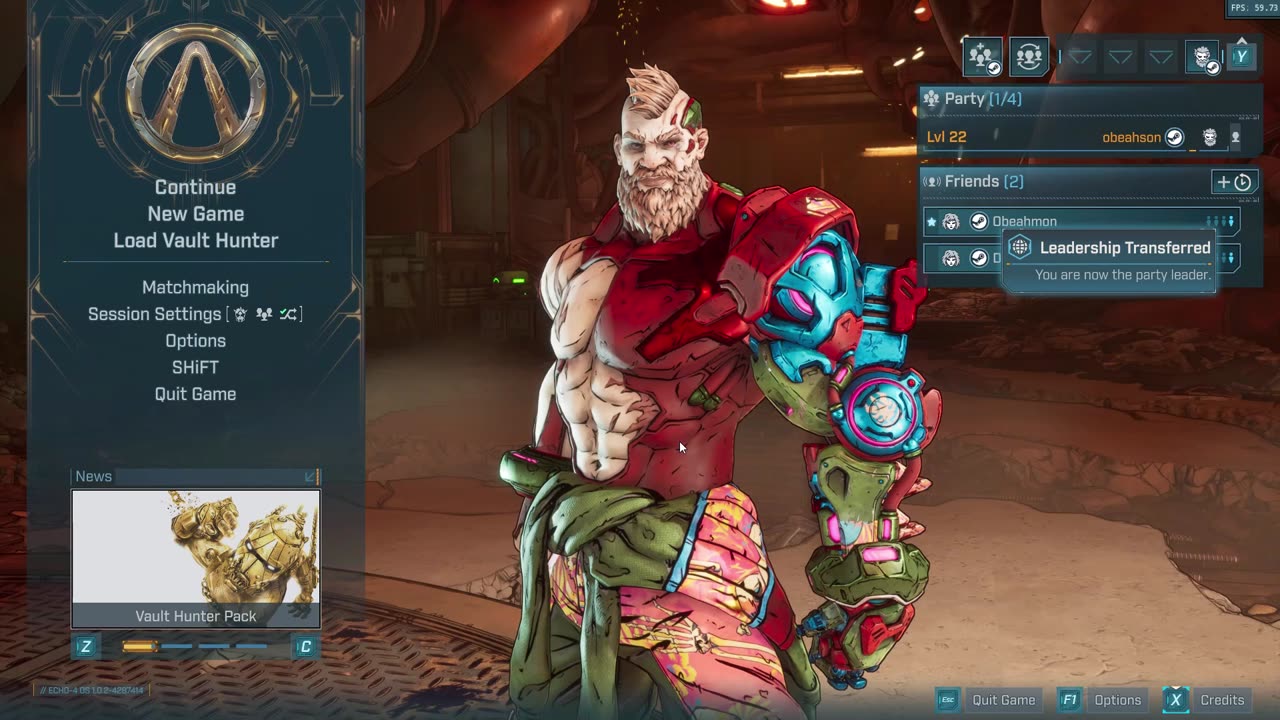Choose Options in the main menu
1280x720 pixels.
[x=195, y=341]
